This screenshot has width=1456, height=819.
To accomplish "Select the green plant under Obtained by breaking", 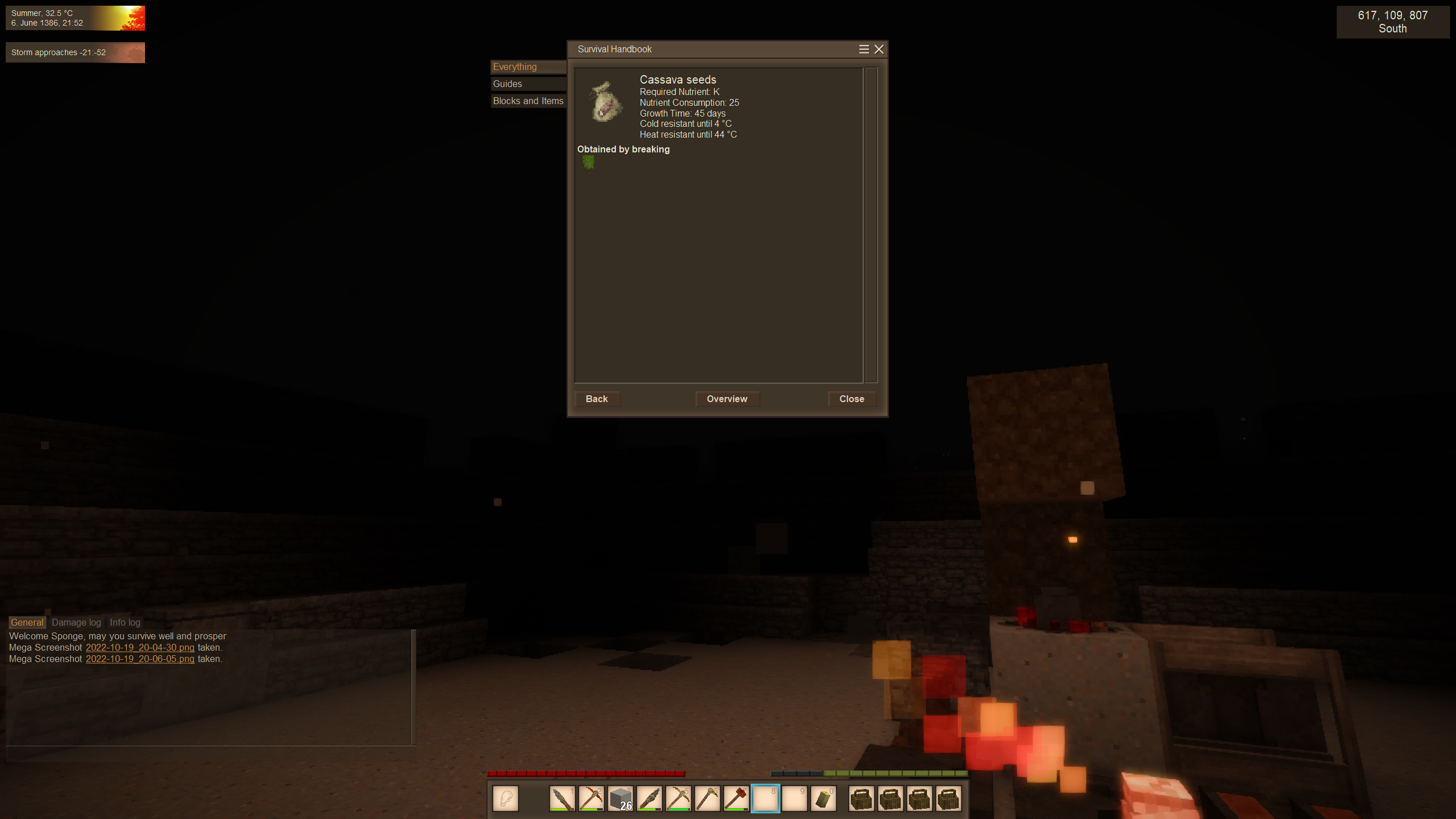I will 588,163.
